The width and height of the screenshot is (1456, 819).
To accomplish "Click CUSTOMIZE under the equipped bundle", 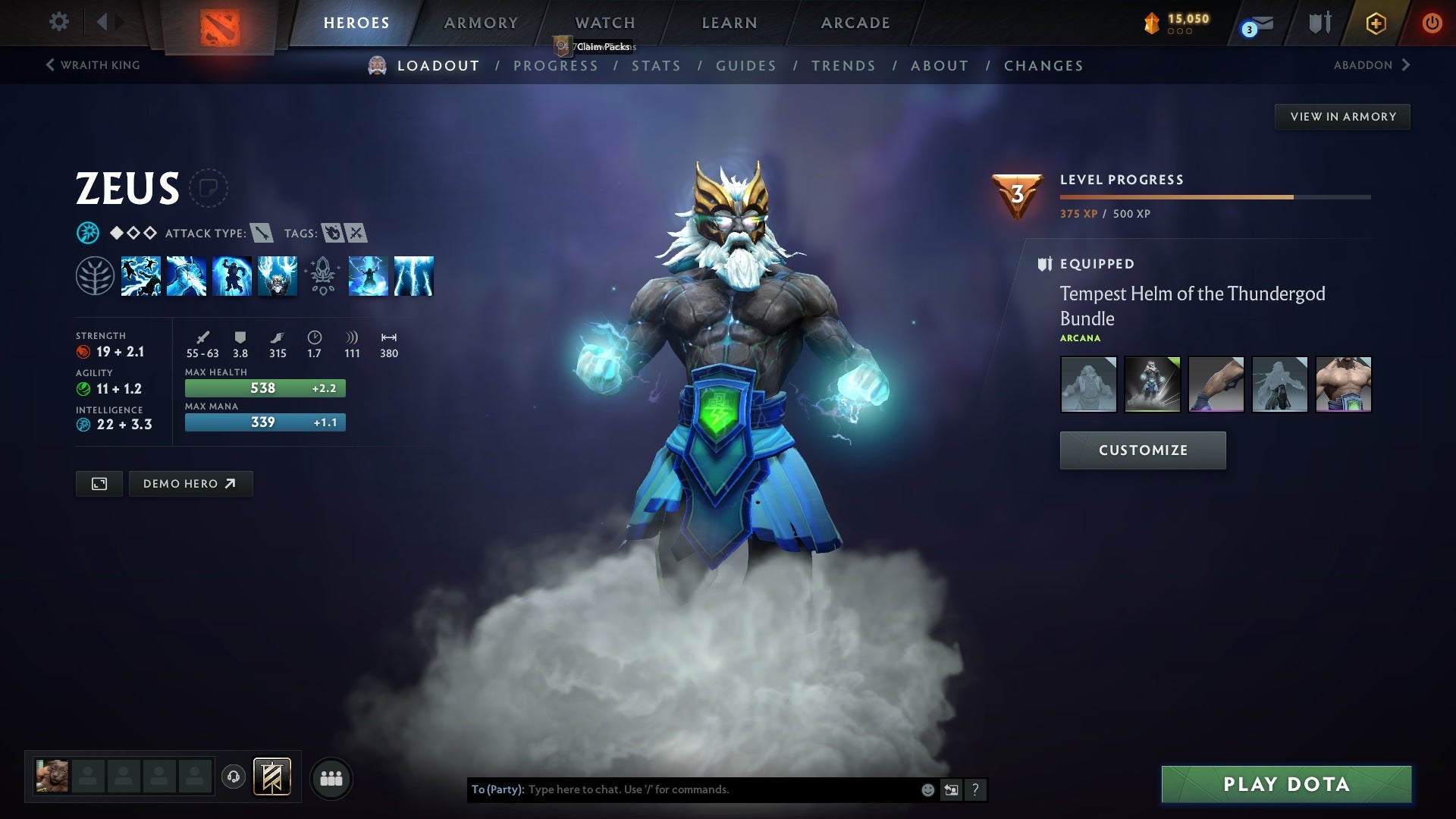I will 1142,450.
